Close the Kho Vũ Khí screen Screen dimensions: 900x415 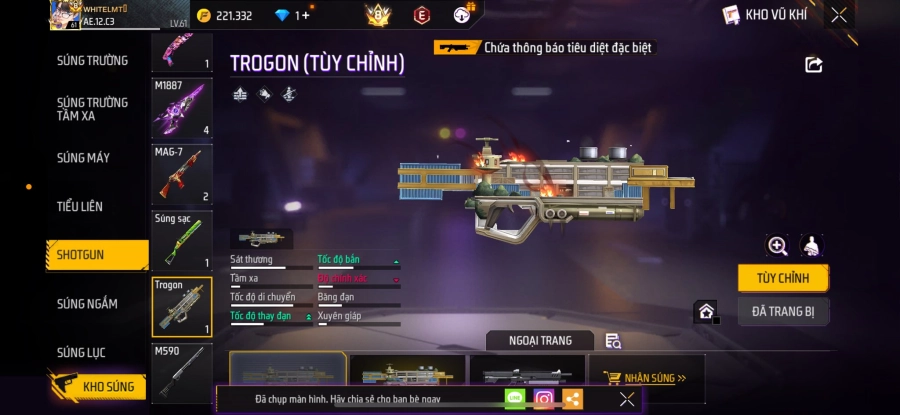pos(839,15)
